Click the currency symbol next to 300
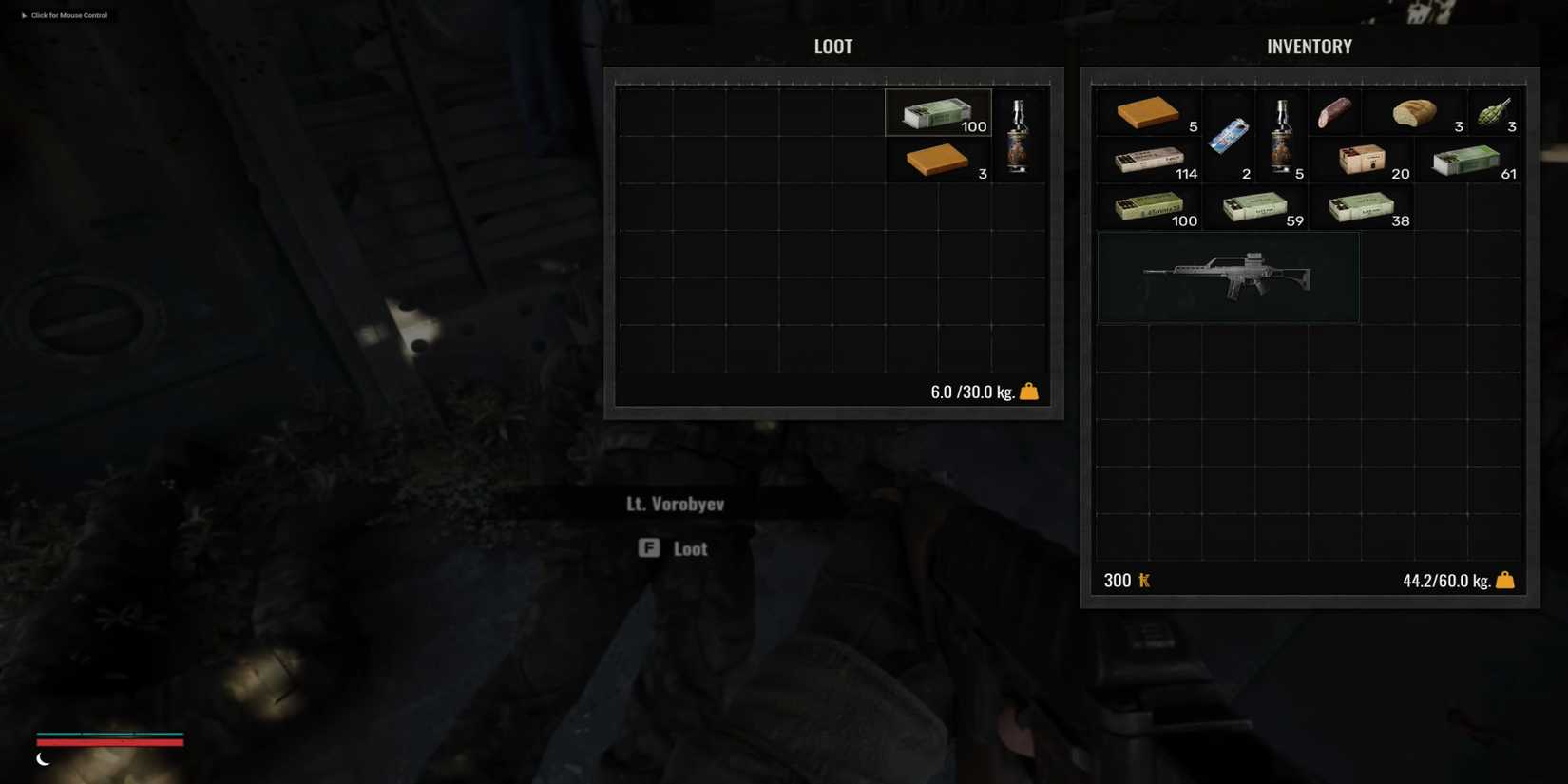Image resolution: width=1568 pixels, height=784 pixels. (x=1143, y=580)
